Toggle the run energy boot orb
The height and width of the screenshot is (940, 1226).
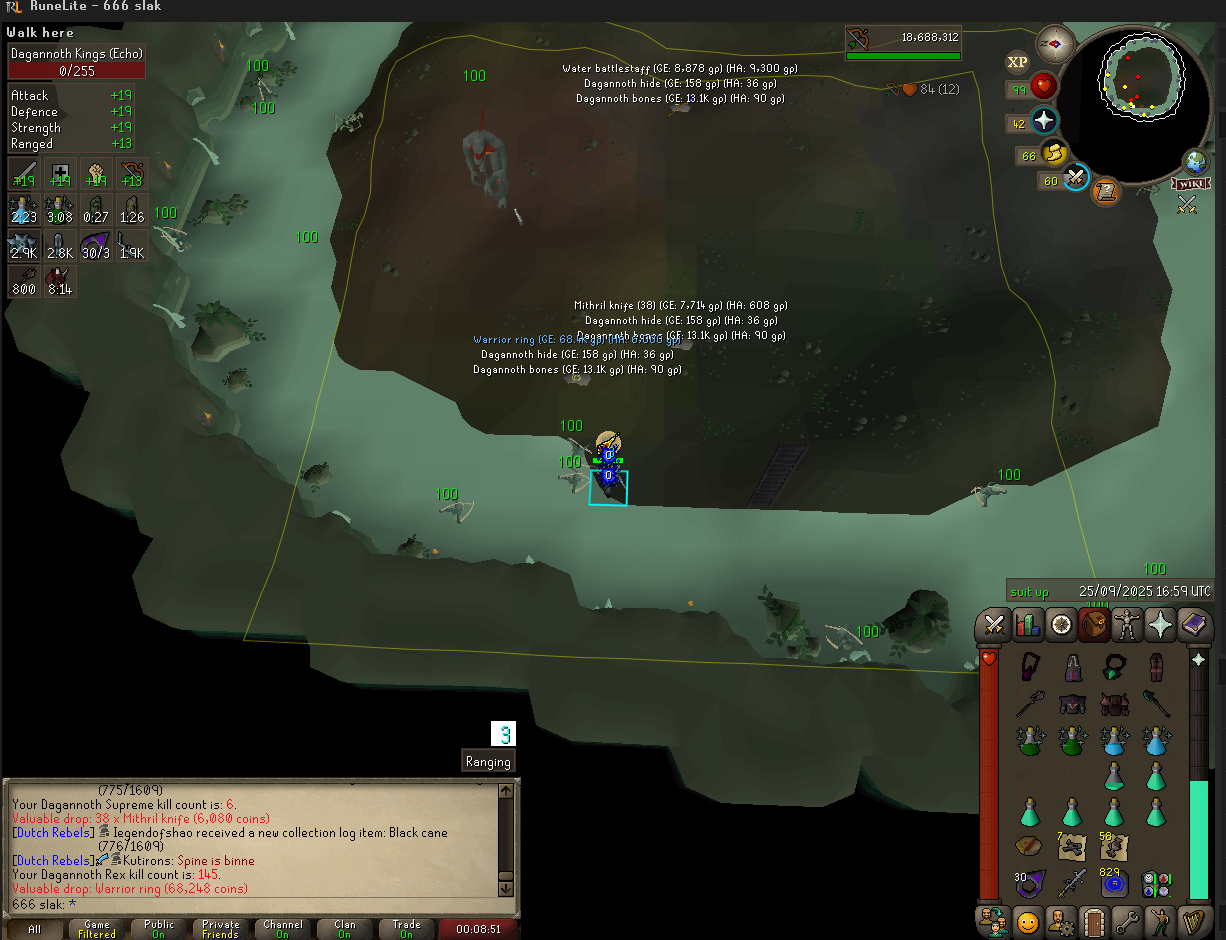(x=1054, y=154)
